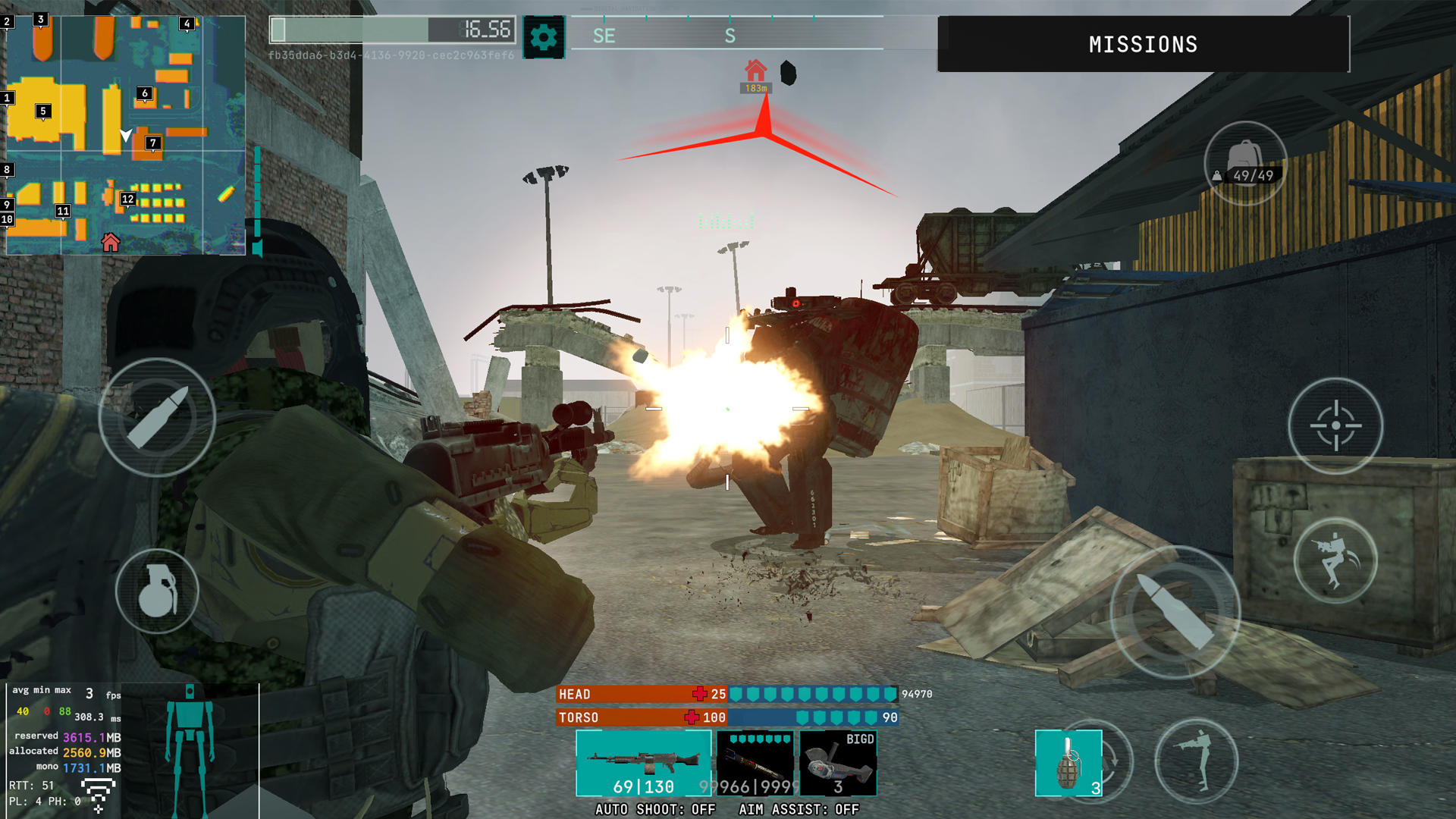The height and width of the screenshot is (819, 1456).
Task: Open the MISSIONS panel
Action: (x=1144, y=44)
